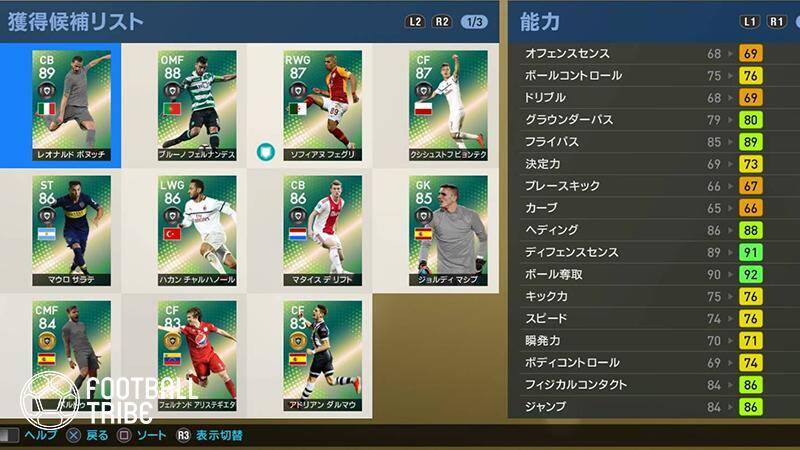Select the Fernando Aristeguieta CF 83 card
This screenshot has width=800, height=450.
click(197, 355)
